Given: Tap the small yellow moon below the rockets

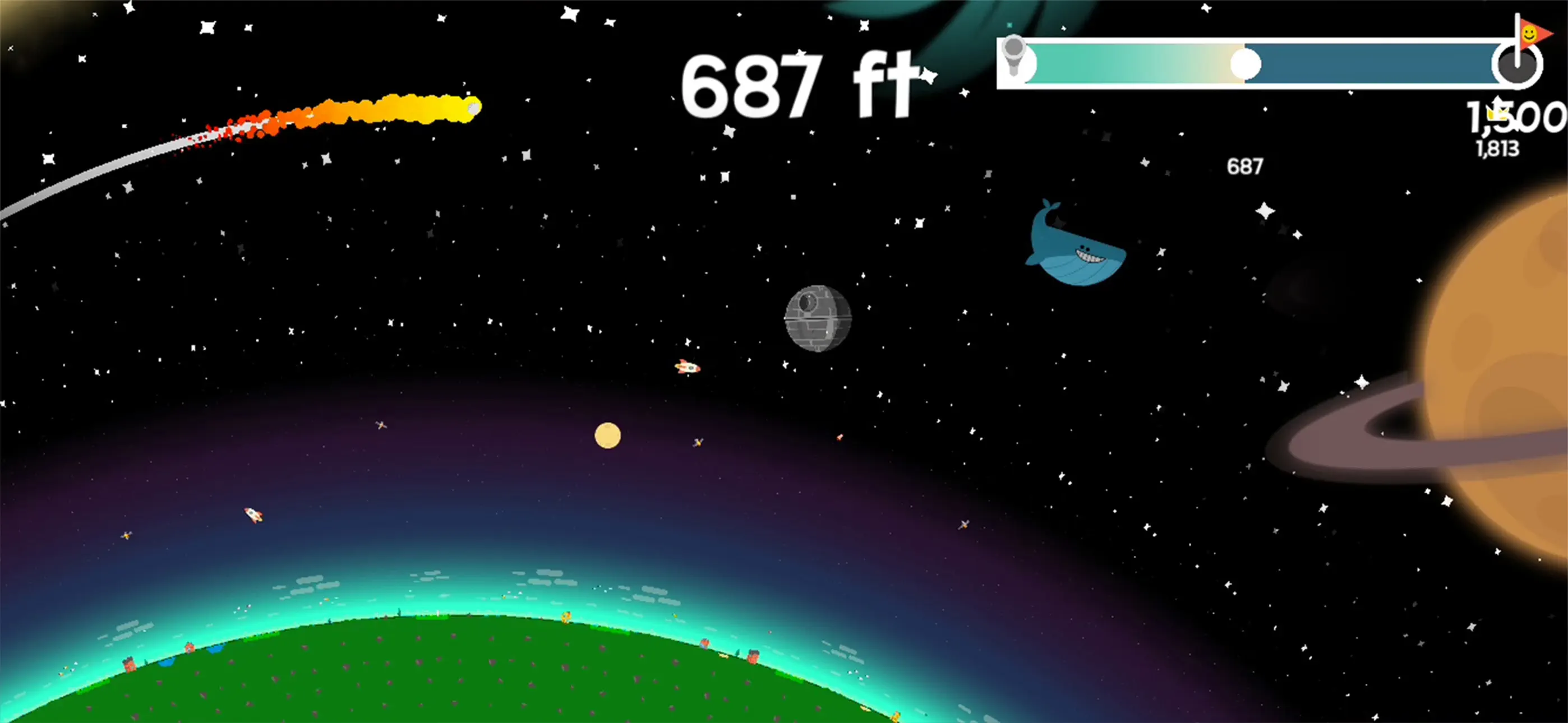Looking at the screenshot, I should click(606, 434).
